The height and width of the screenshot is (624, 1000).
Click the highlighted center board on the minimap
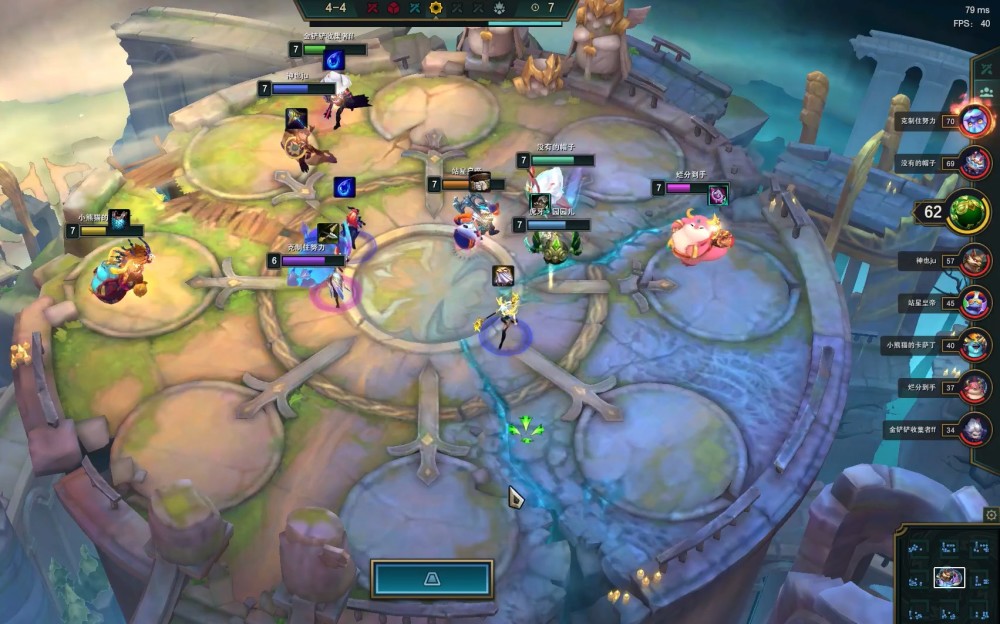point(949,577)
